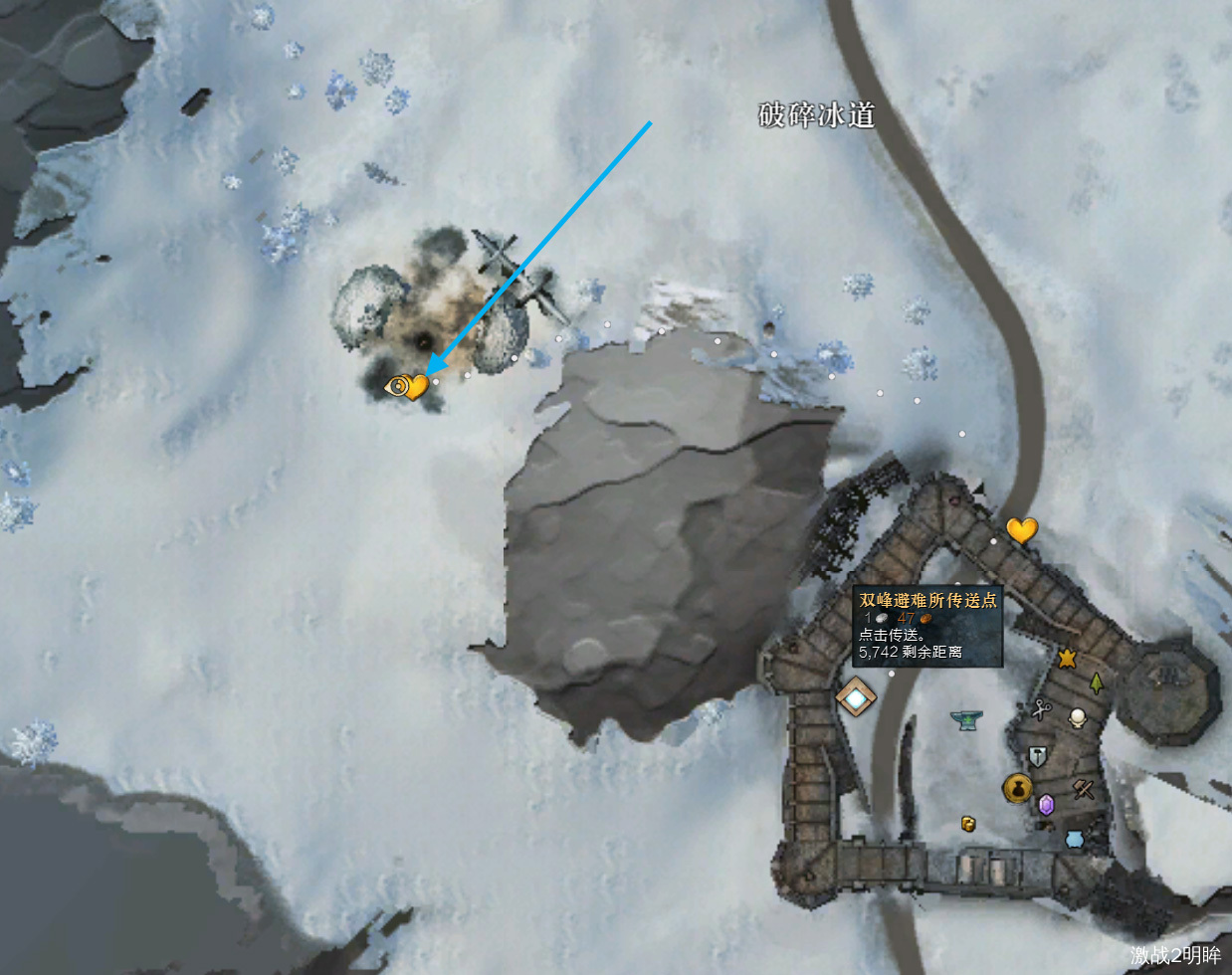Screen dimensions: 1232x975
Task: Select the white crystal orb marker
Action: pyautogui.click(x=1076, y=717)
